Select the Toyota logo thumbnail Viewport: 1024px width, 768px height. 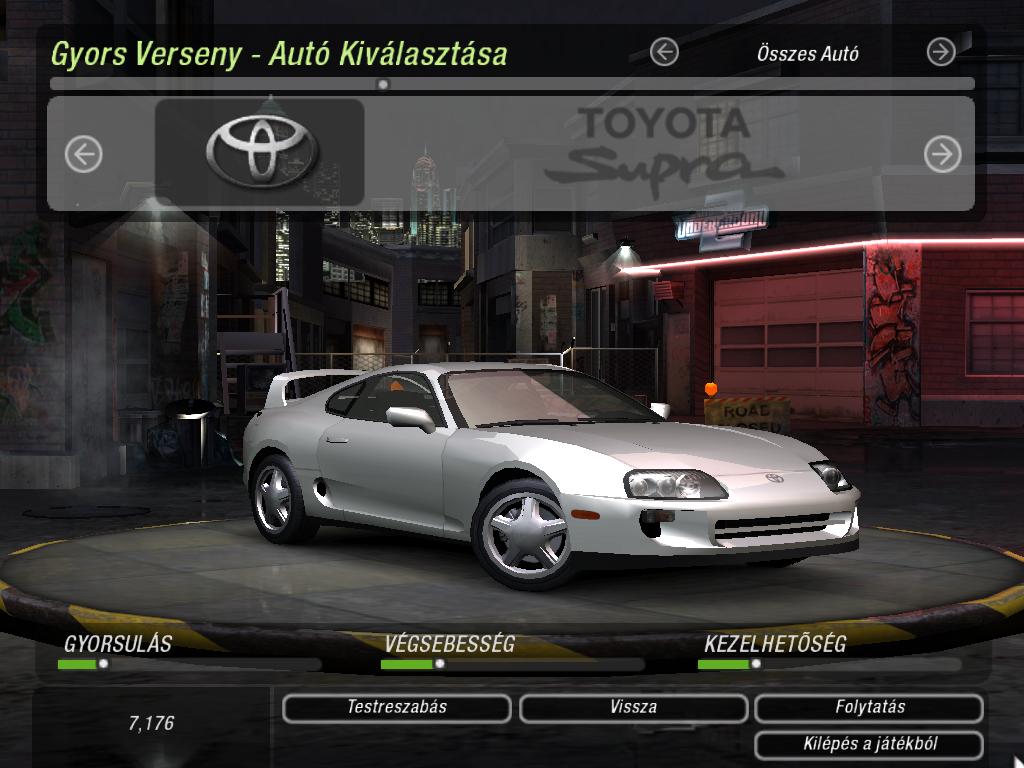(x=260, y=152)
